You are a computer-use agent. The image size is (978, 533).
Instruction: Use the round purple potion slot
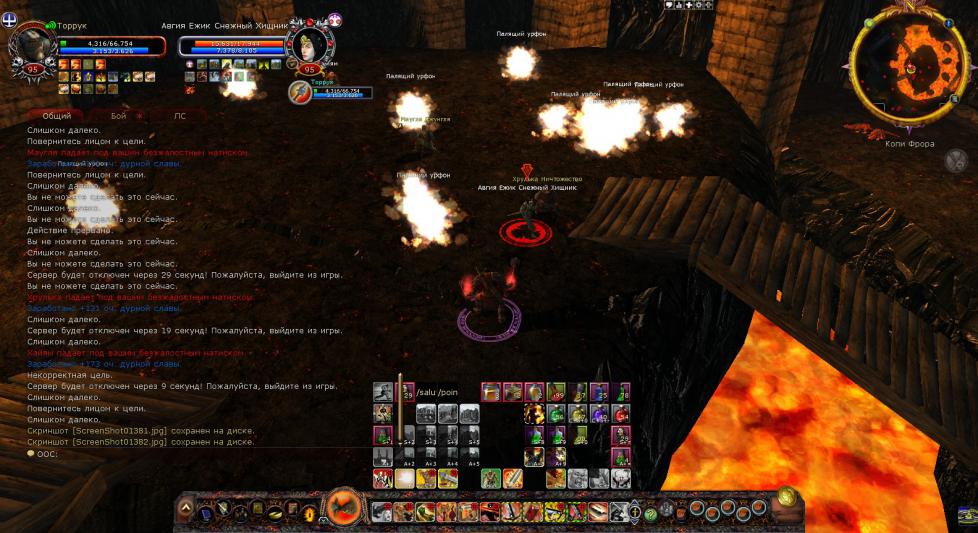[599, 413]
